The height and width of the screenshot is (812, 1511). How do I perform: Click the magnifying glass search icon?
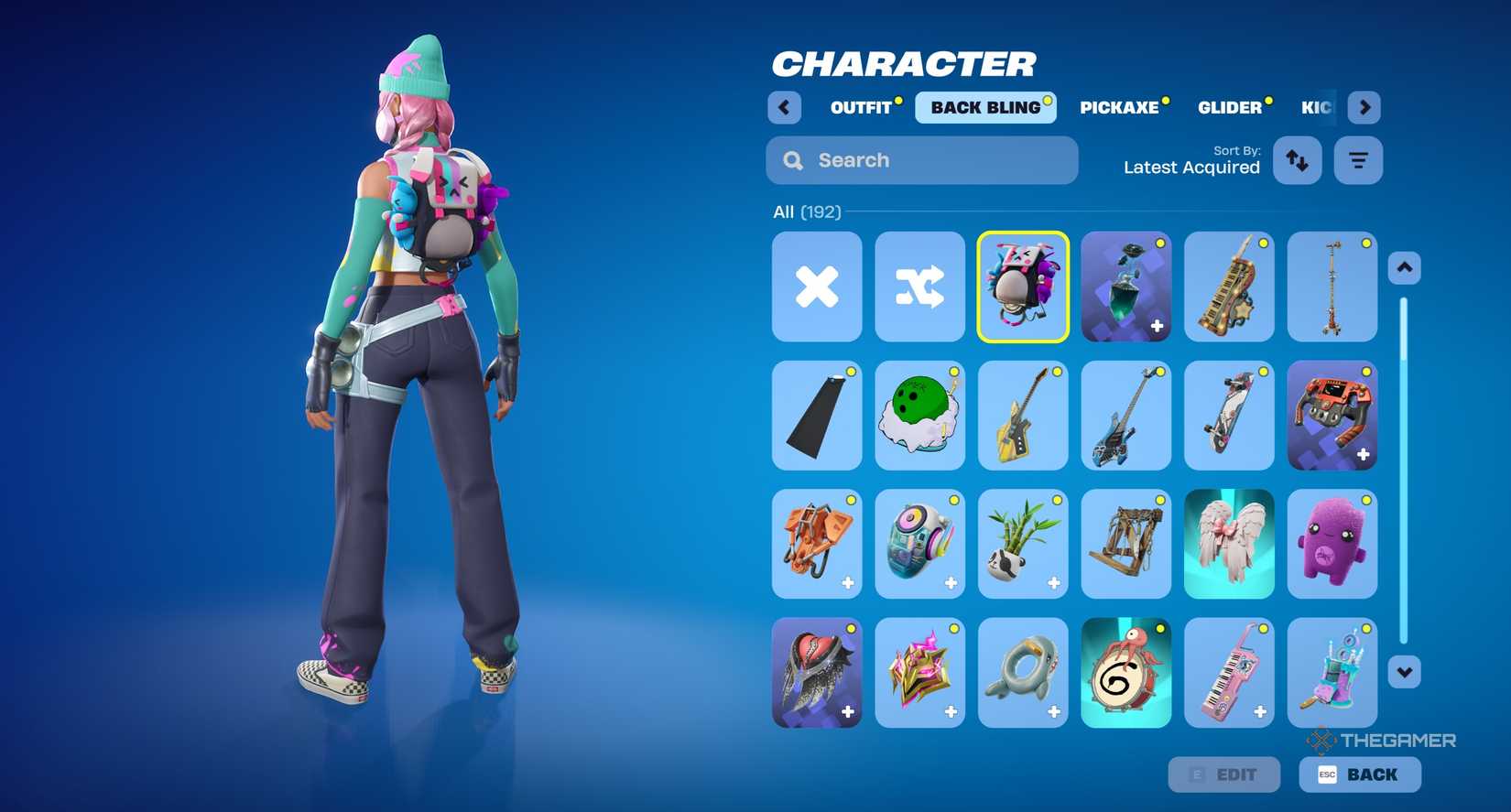click(x=791, y=160)
